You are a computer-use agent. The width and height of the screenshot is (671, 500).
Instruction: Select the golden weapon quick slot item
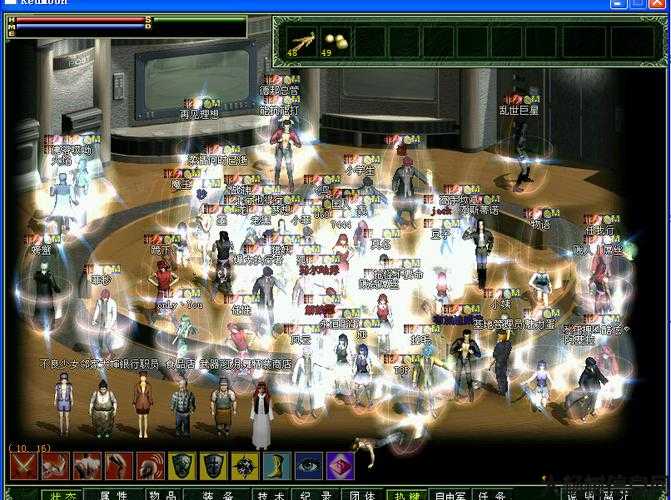pos(300,40)
